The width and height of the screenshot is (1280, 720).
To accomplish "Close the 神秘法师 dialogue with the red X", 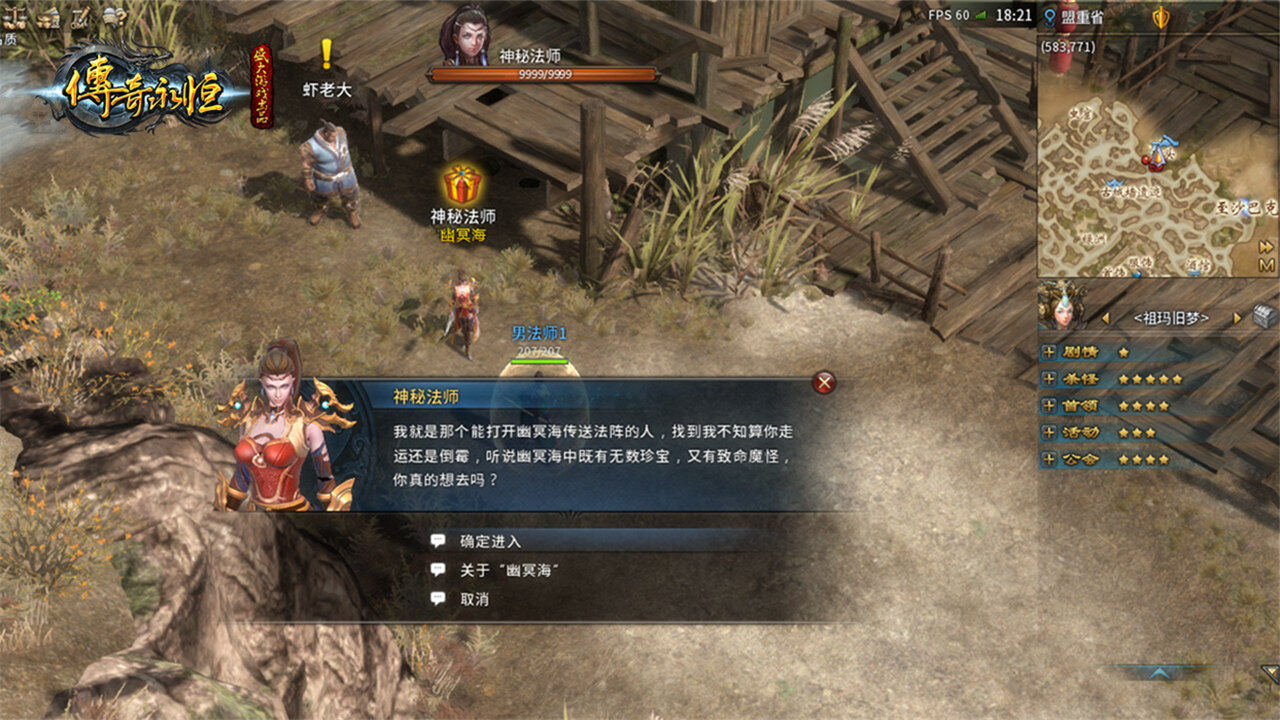I will click(824, 382).
